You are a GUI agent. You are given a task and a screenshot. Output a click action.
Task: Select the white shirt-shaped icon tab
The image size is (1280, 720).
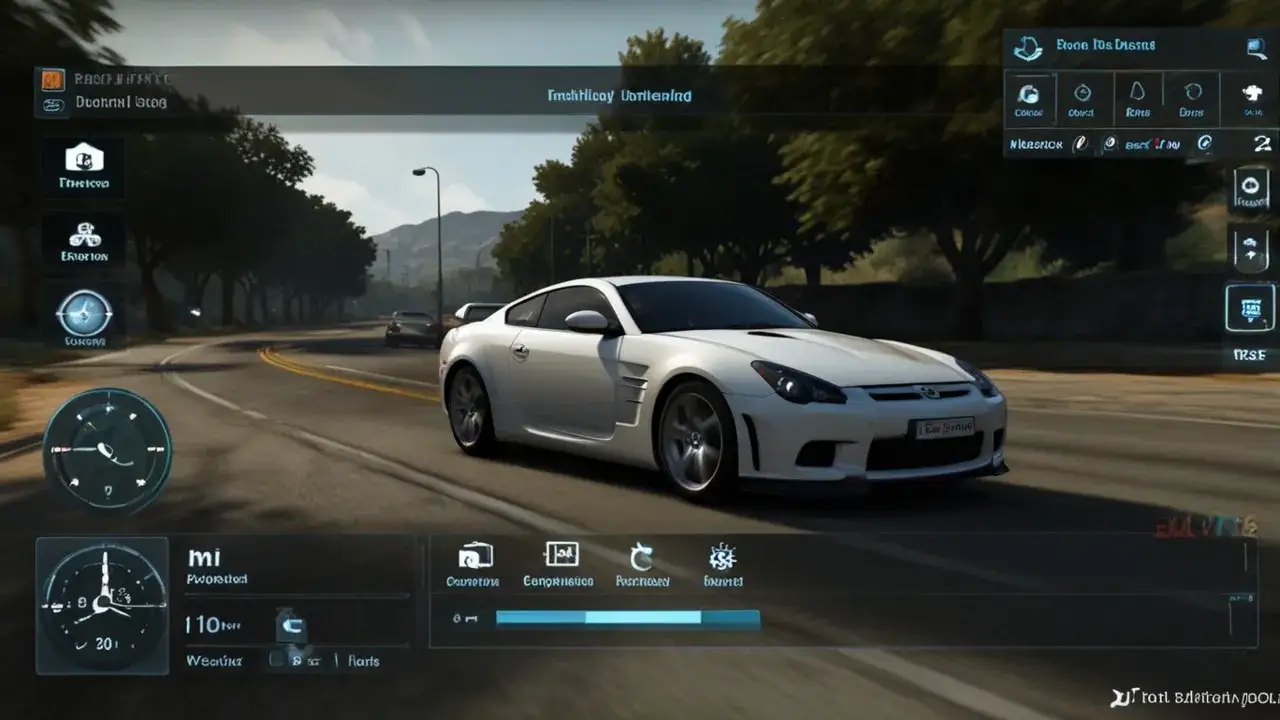(1252, 99)
